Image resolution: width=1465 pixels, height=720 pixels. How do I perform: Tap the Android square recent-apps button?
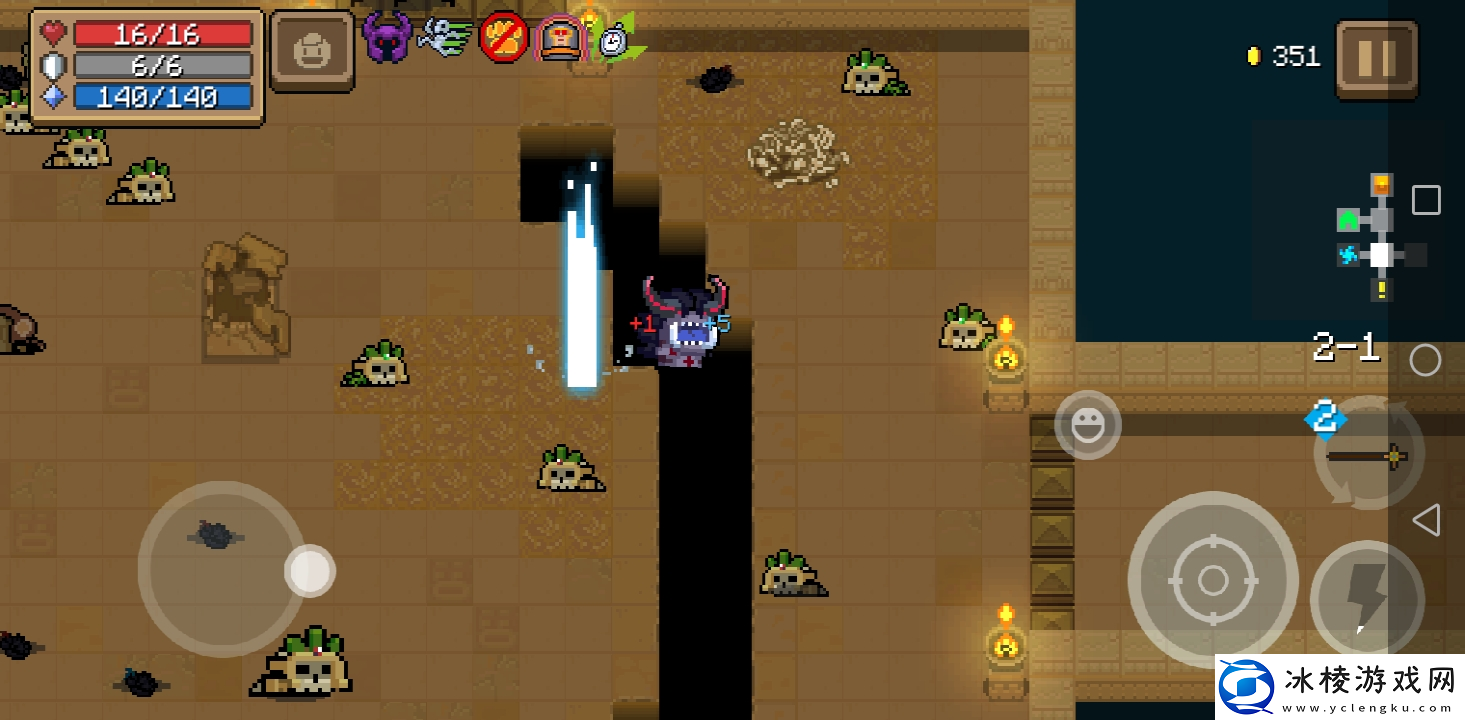coord(1426,200)
